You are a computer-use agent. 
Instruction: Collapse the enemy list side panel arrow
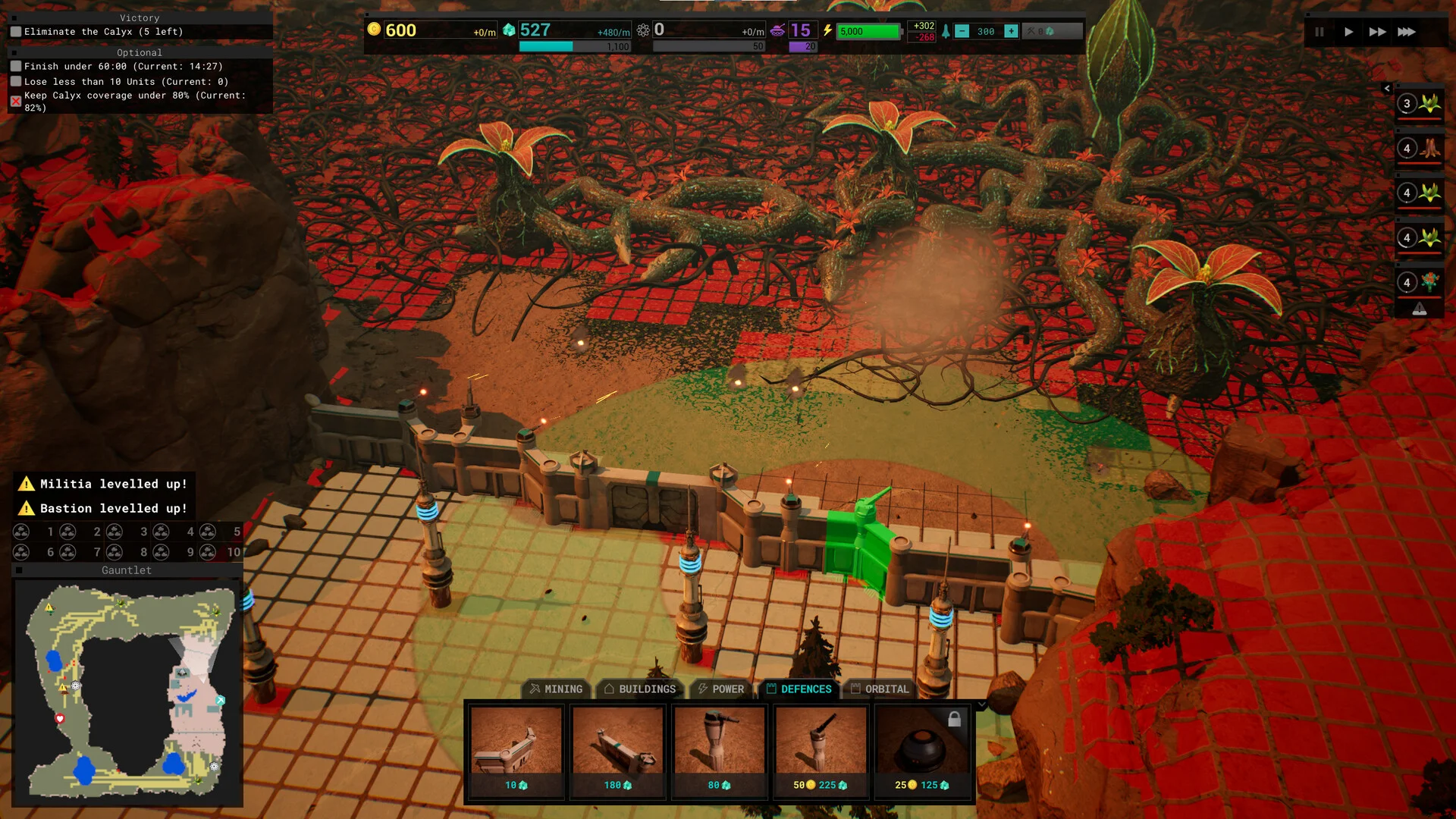[x=1387, y=89]
